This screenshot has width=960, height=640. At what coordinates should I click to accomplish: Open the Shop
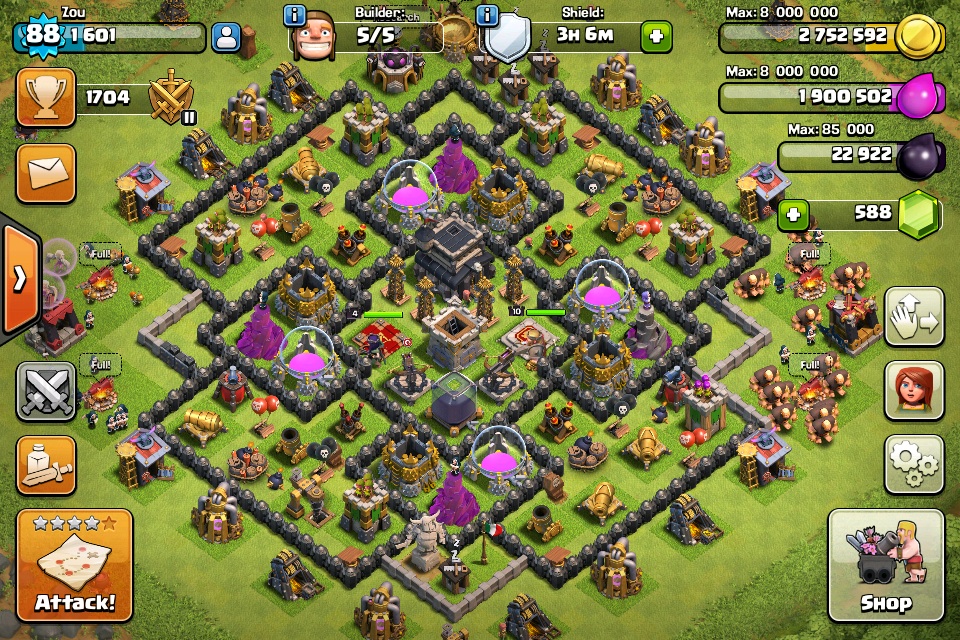click(x=886, y=564)
